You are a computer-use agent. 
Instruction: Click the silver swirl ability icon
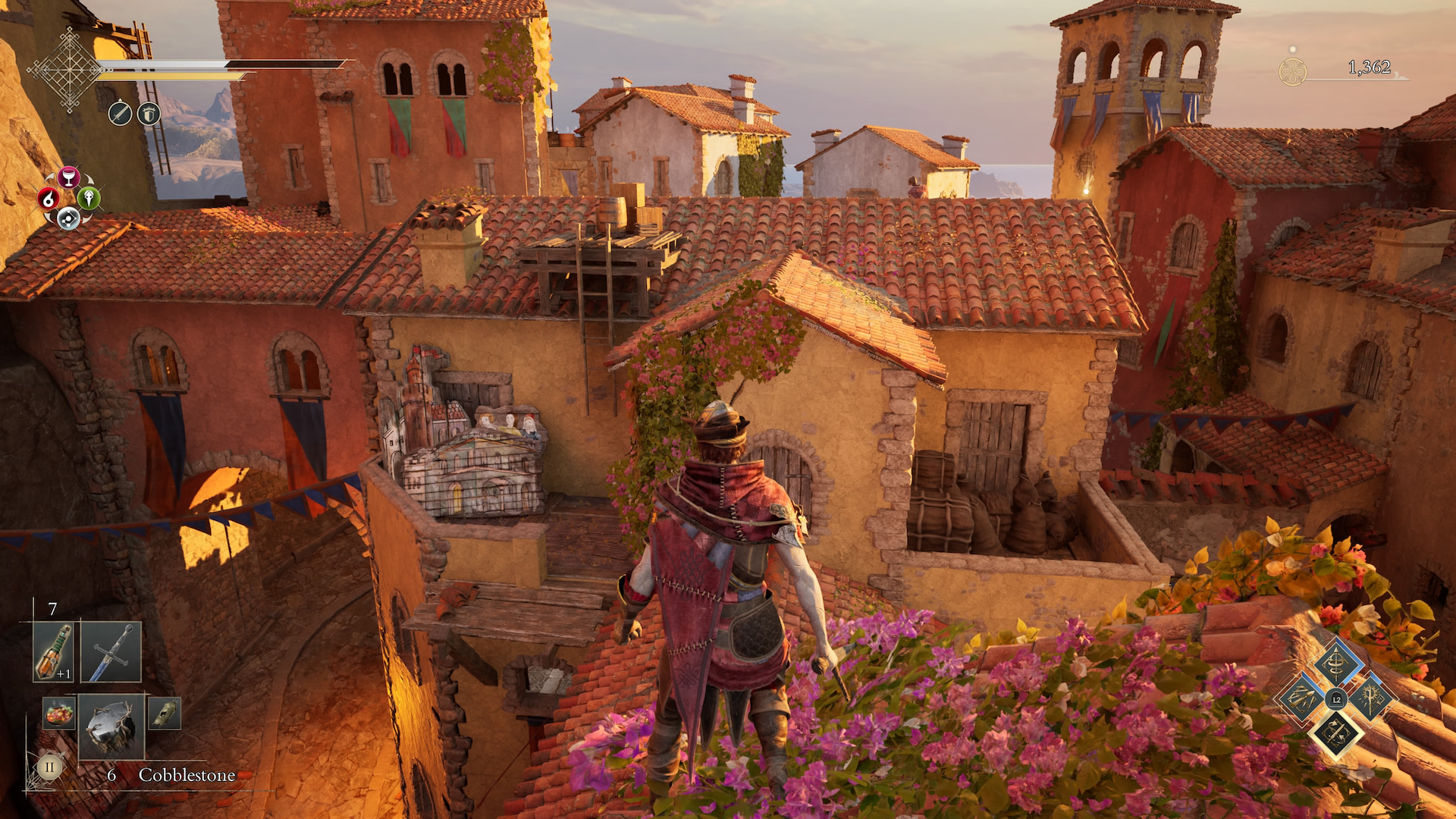click(68, 218)
